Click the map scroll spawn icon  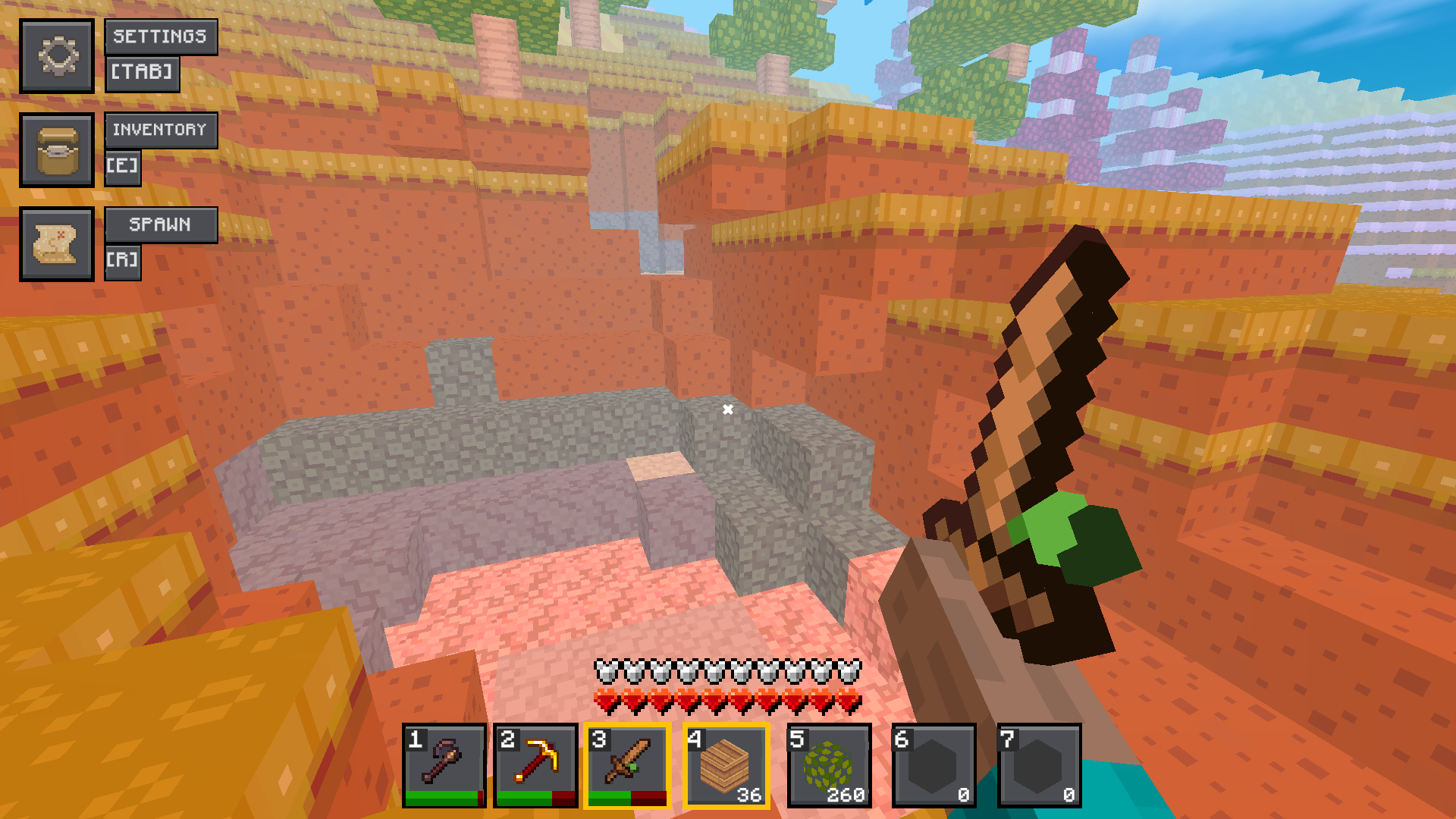click(58, 243)
